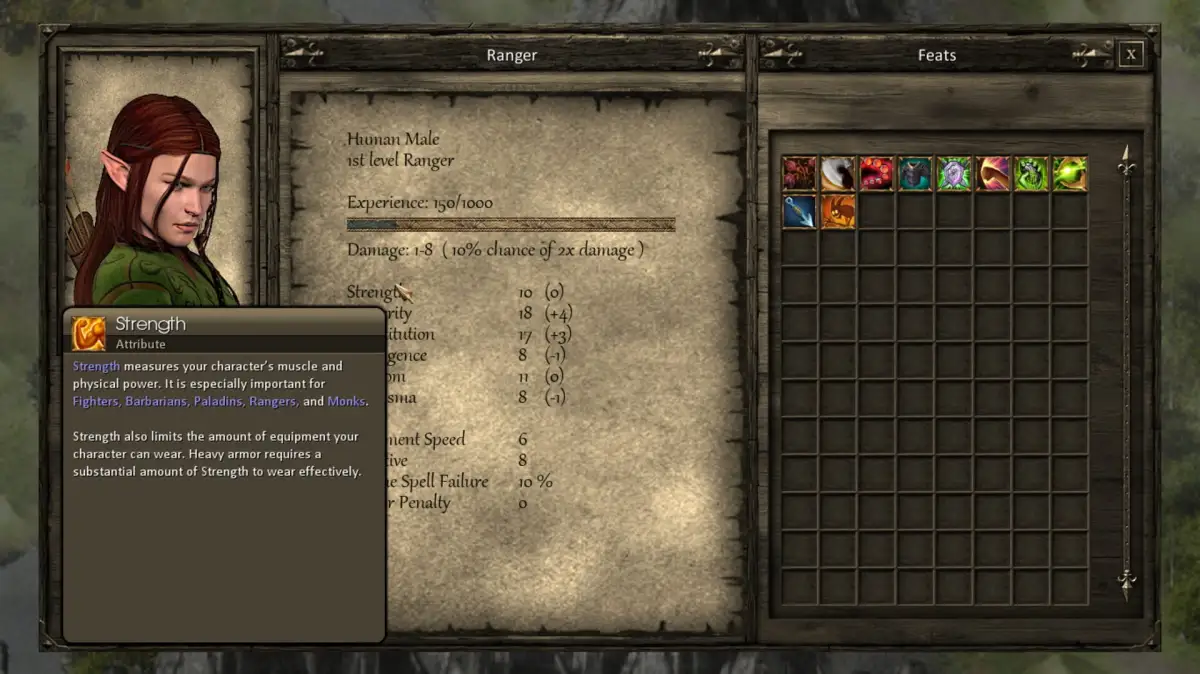1200x674 pixels.
Task: Click the feats list scroll-up arrow
Action: [1127, 160]
